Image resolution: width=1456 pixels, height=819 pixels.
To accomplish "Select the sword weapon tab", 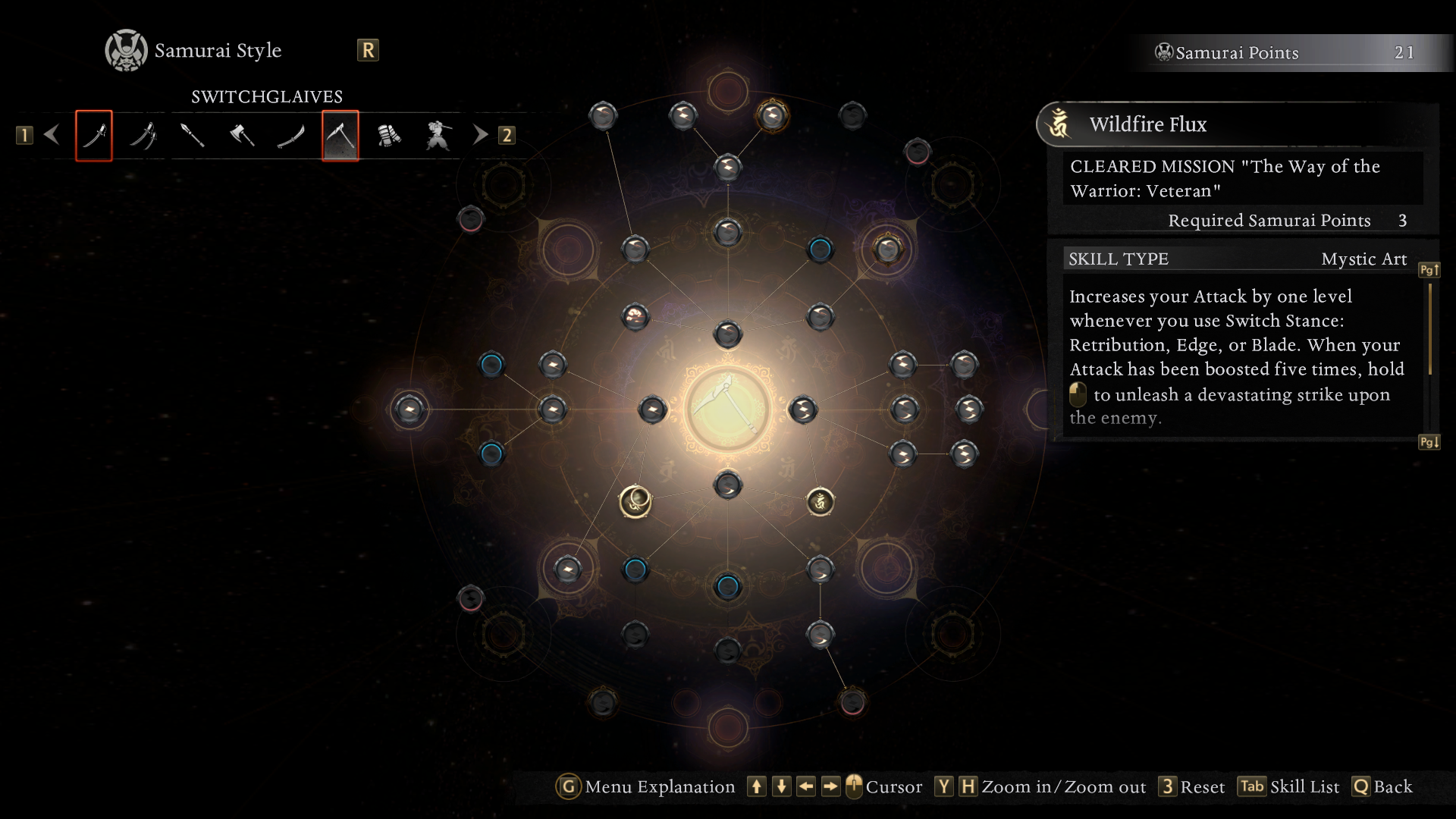I will [x=94, y=136].
